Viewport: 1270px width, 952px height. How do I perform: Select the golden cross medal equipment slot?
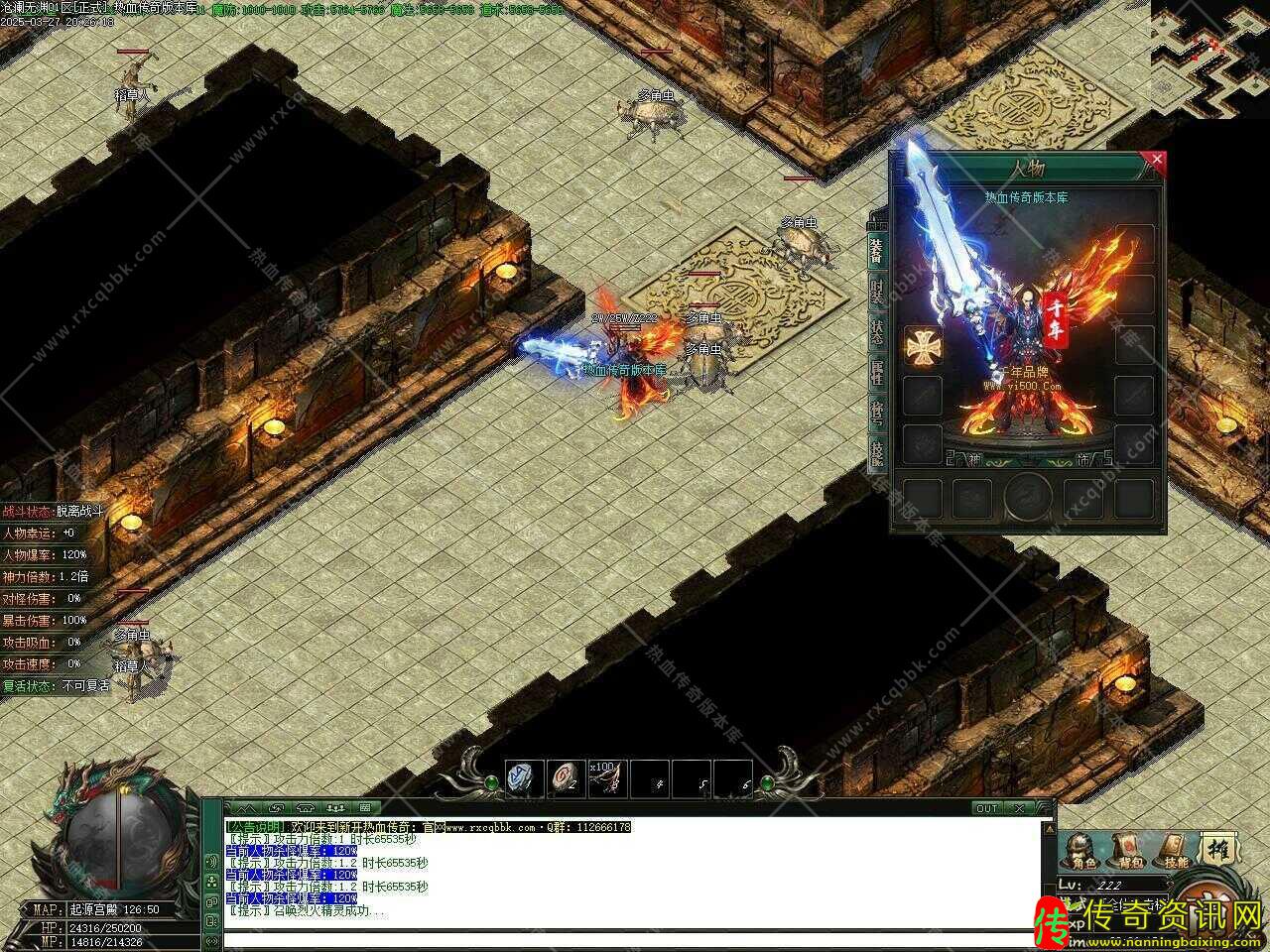tap(922, 346)
